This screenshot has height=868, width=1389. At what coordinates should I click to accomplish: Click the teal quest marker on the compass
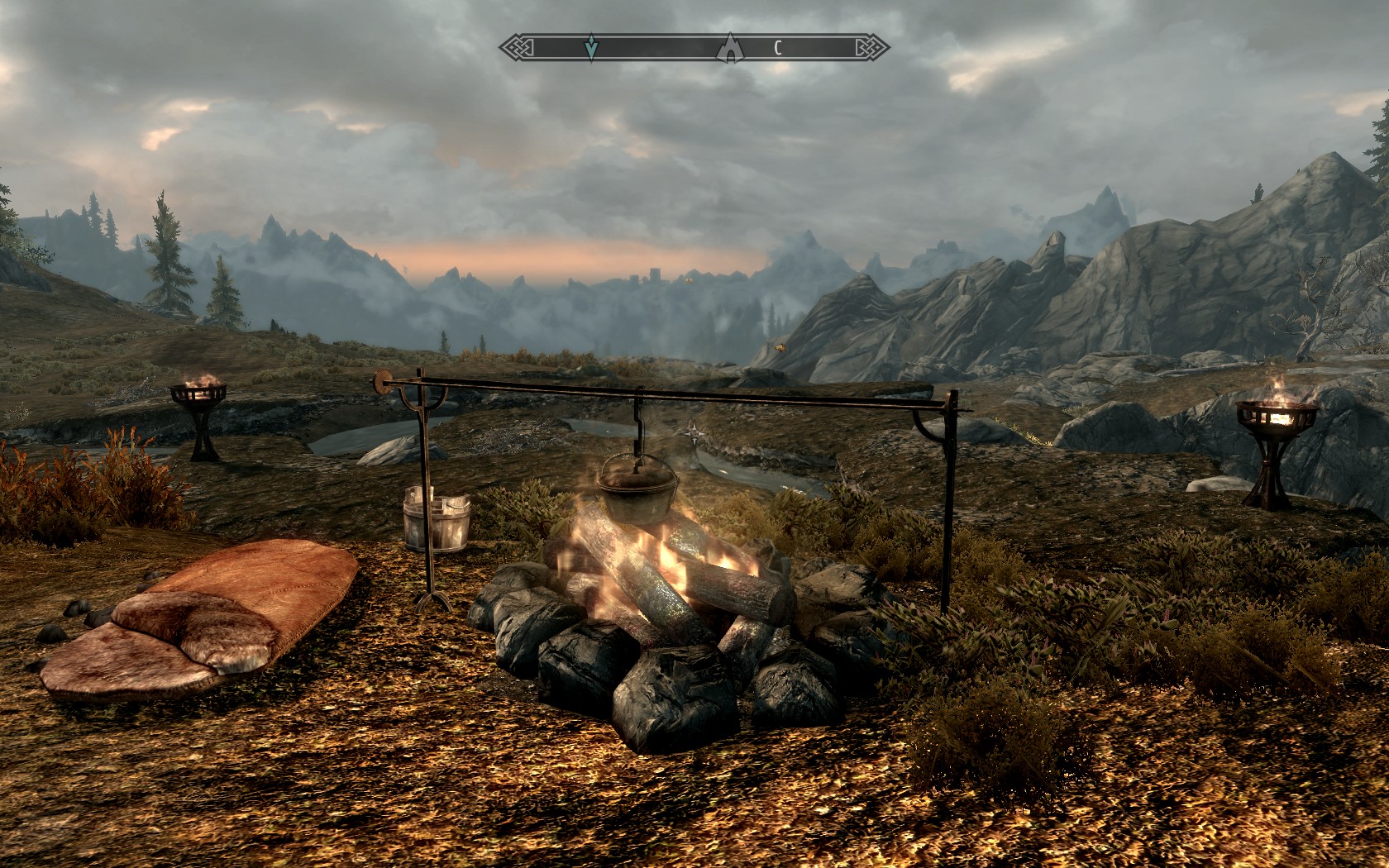pyautogui.click(x=591, y=48)
